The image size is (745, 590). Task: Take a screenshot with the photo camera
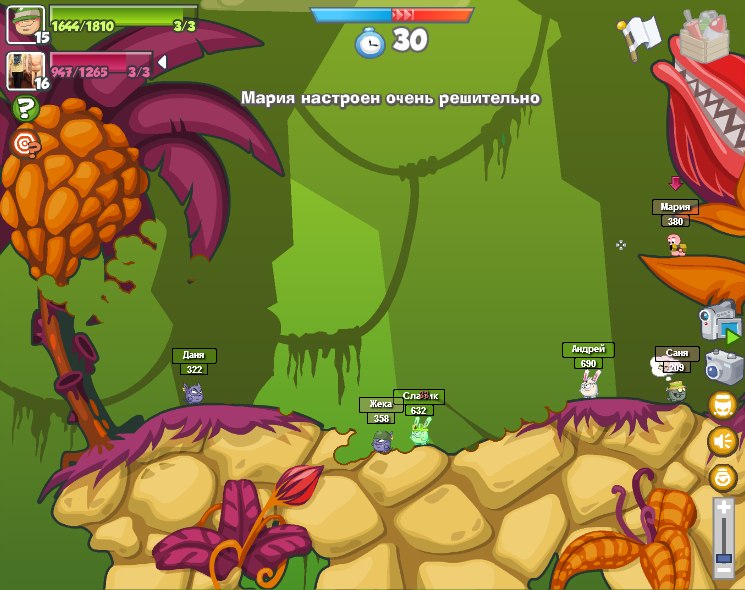723,367
